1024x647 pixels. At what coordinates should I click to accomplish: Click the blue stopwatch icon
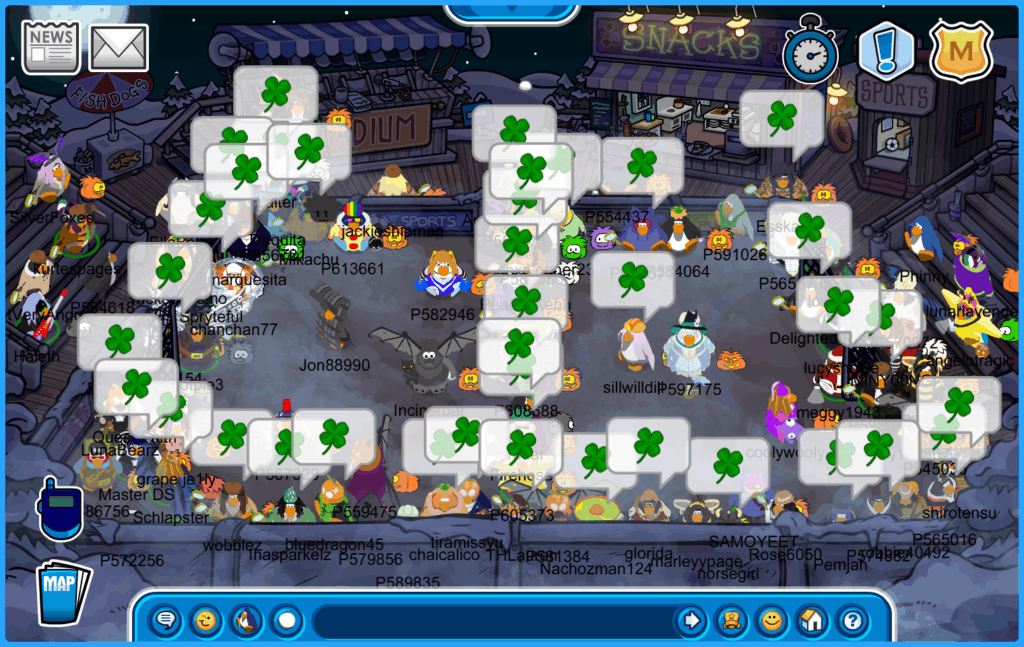(x=810, y=49)
